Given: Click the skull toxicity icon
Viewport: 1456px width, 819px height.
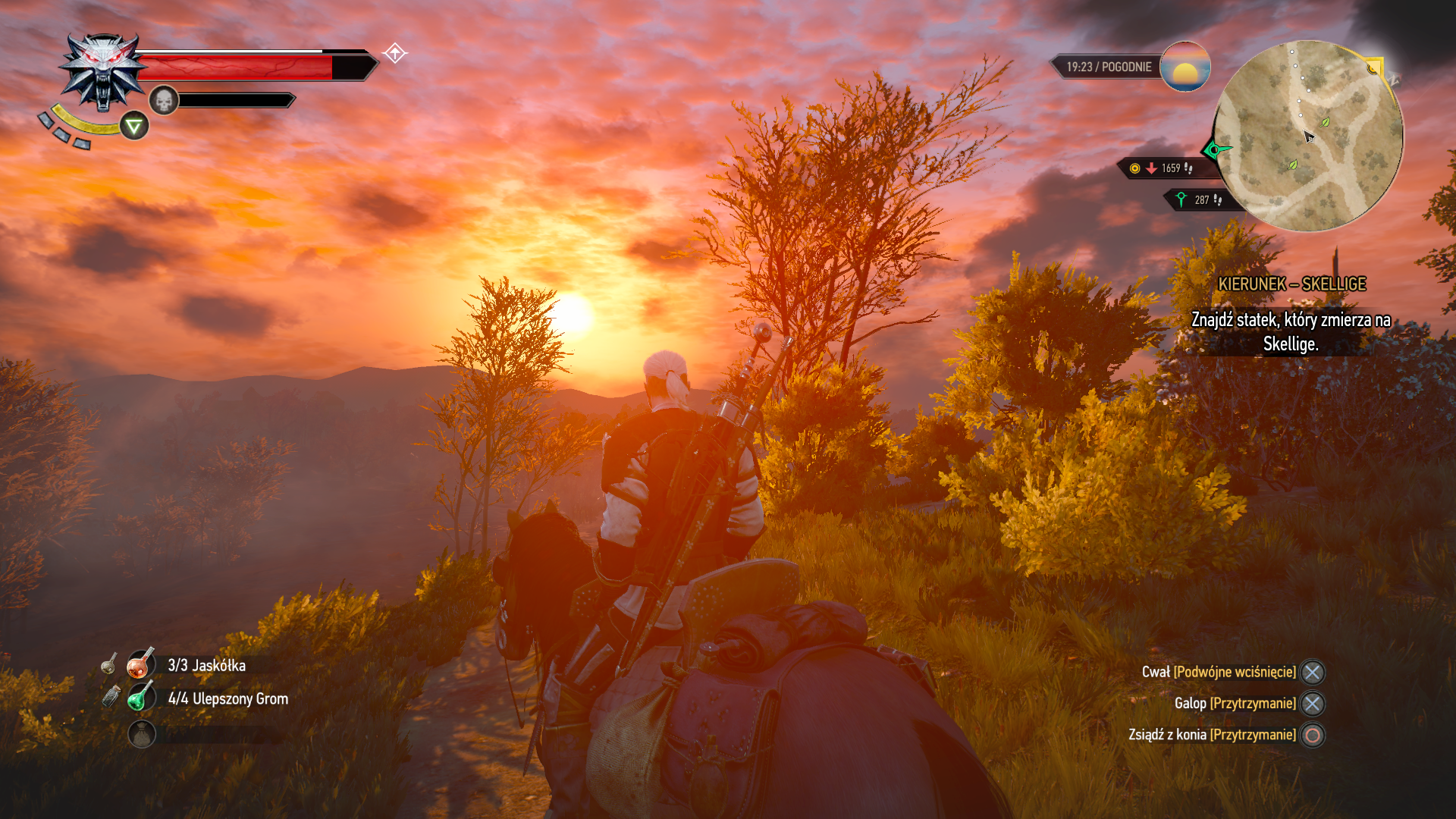Looking at the screenshot, I should tap(163, 100).
